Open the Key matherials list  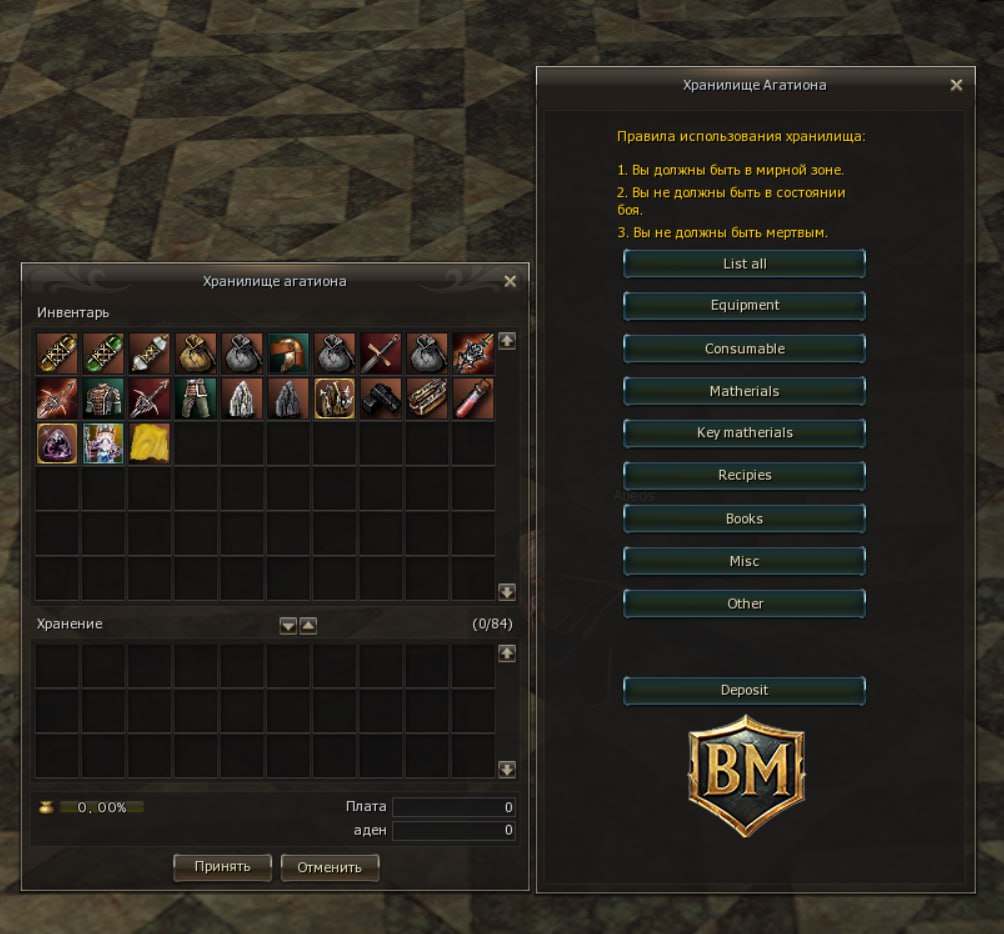pyautogui.click(x=744, y=433)
